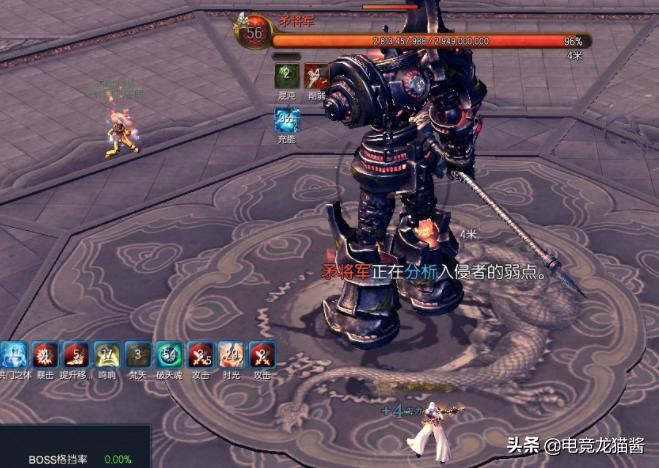Select the 梵天 buff icon
The width and height of the screenshot is (659, 468).
coord(138,355)
